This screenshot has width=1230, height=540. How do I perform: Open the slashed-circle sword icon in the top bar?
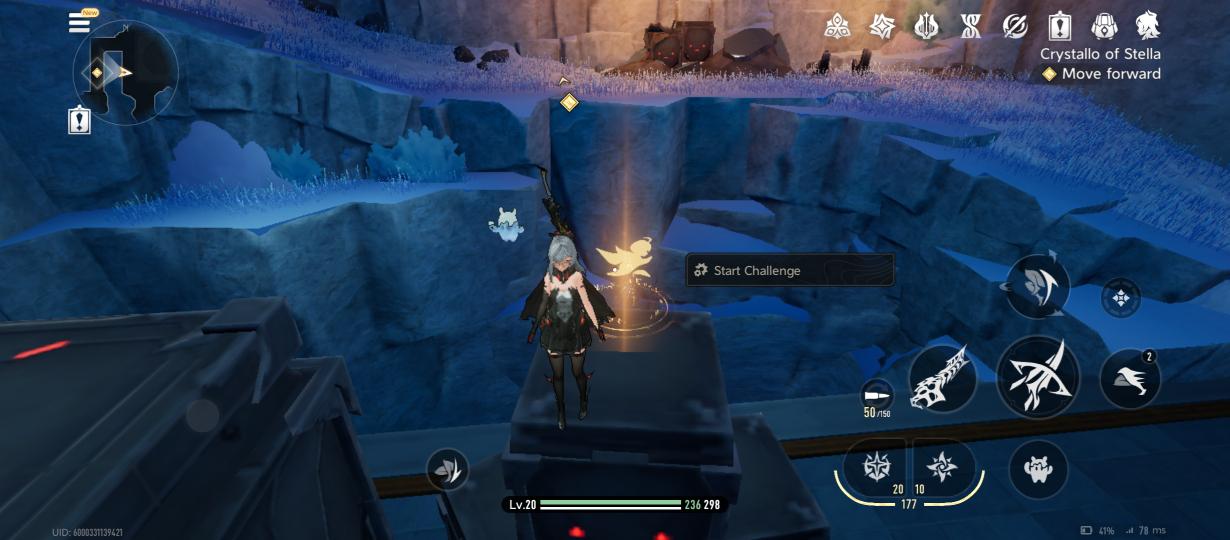pyautogui.click(x=1015, y=27)
